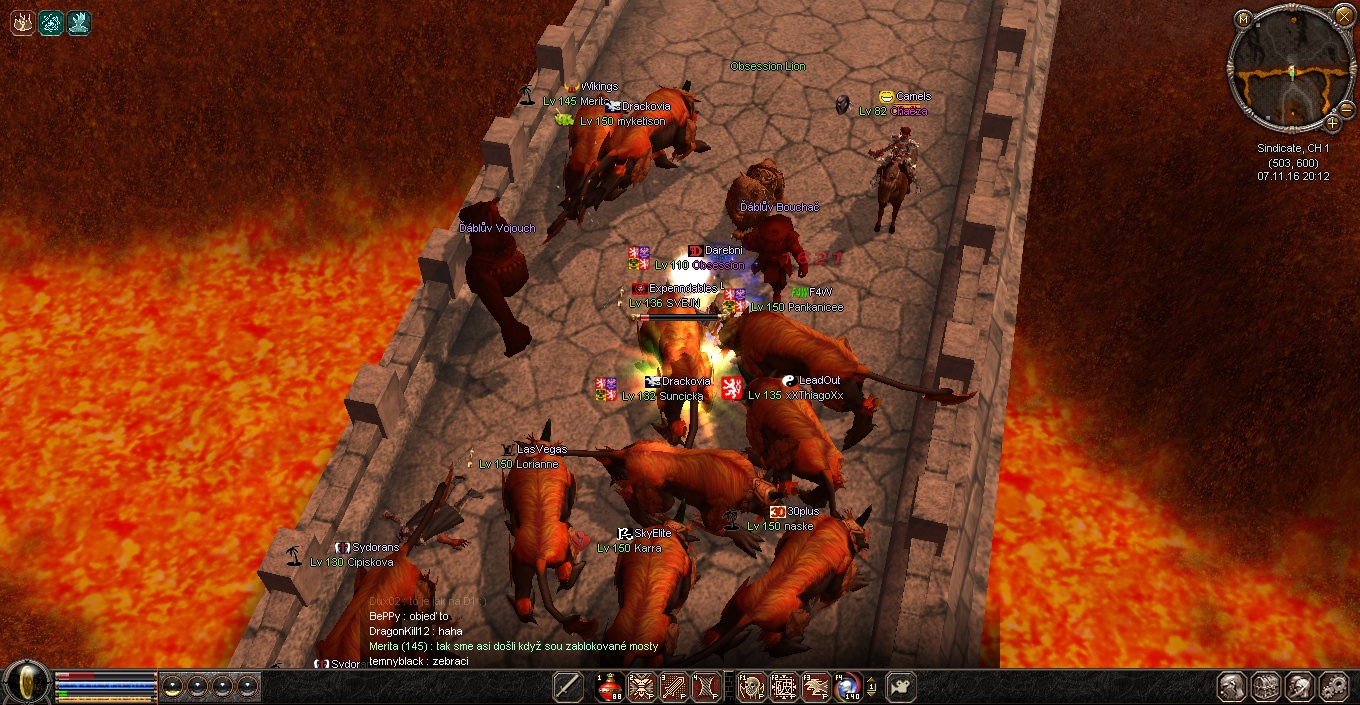Trigger the square seal skill in slot F2
1360x705 pixels.
(784, 687)
